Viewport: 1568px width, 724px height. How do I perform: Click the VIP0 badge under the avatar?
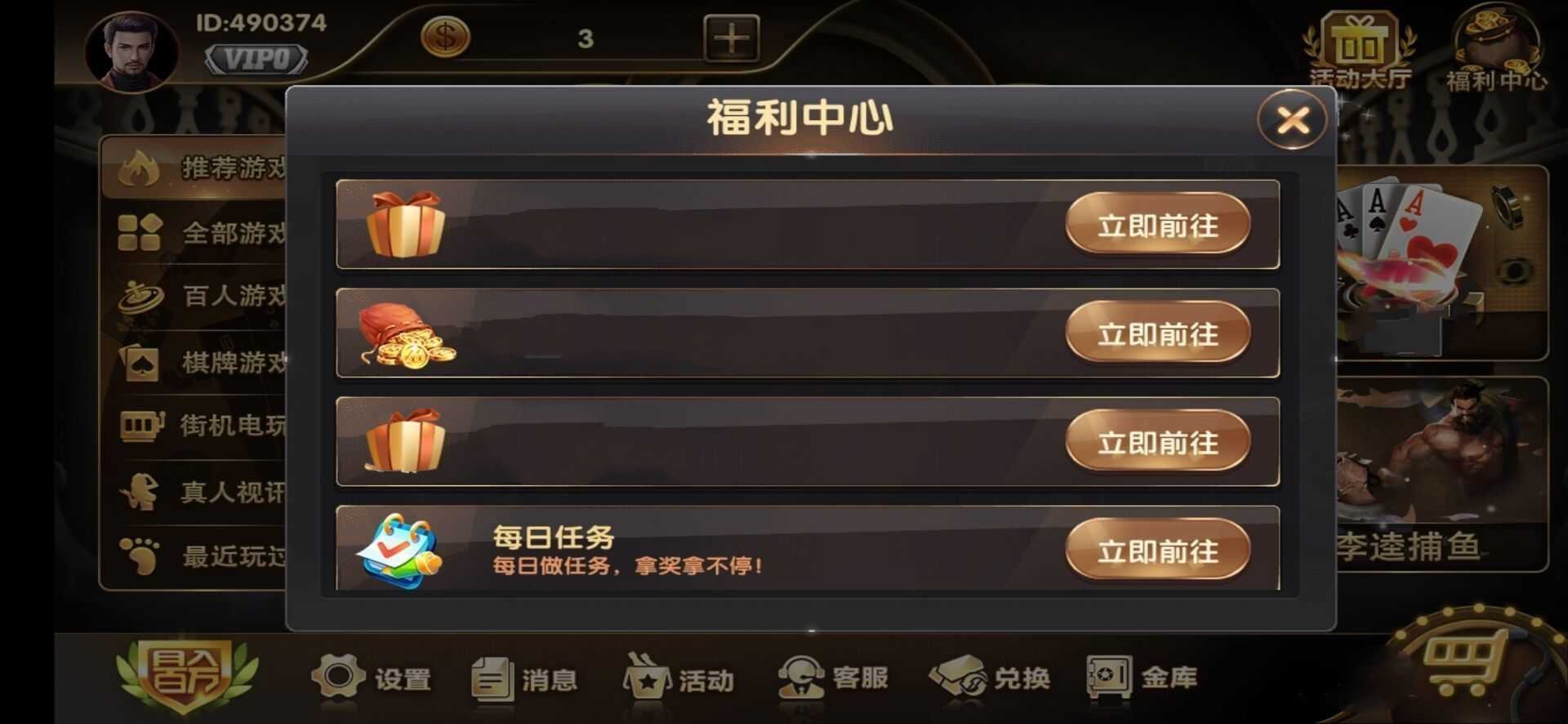[257, 57]
